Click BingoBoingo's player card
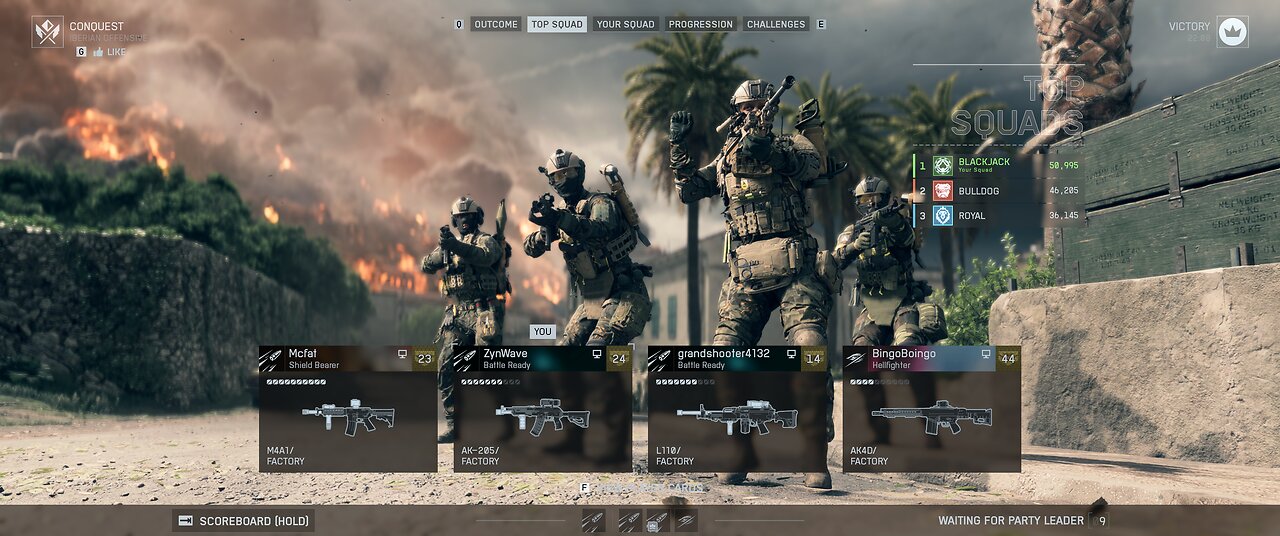 [x=931, y=359]
